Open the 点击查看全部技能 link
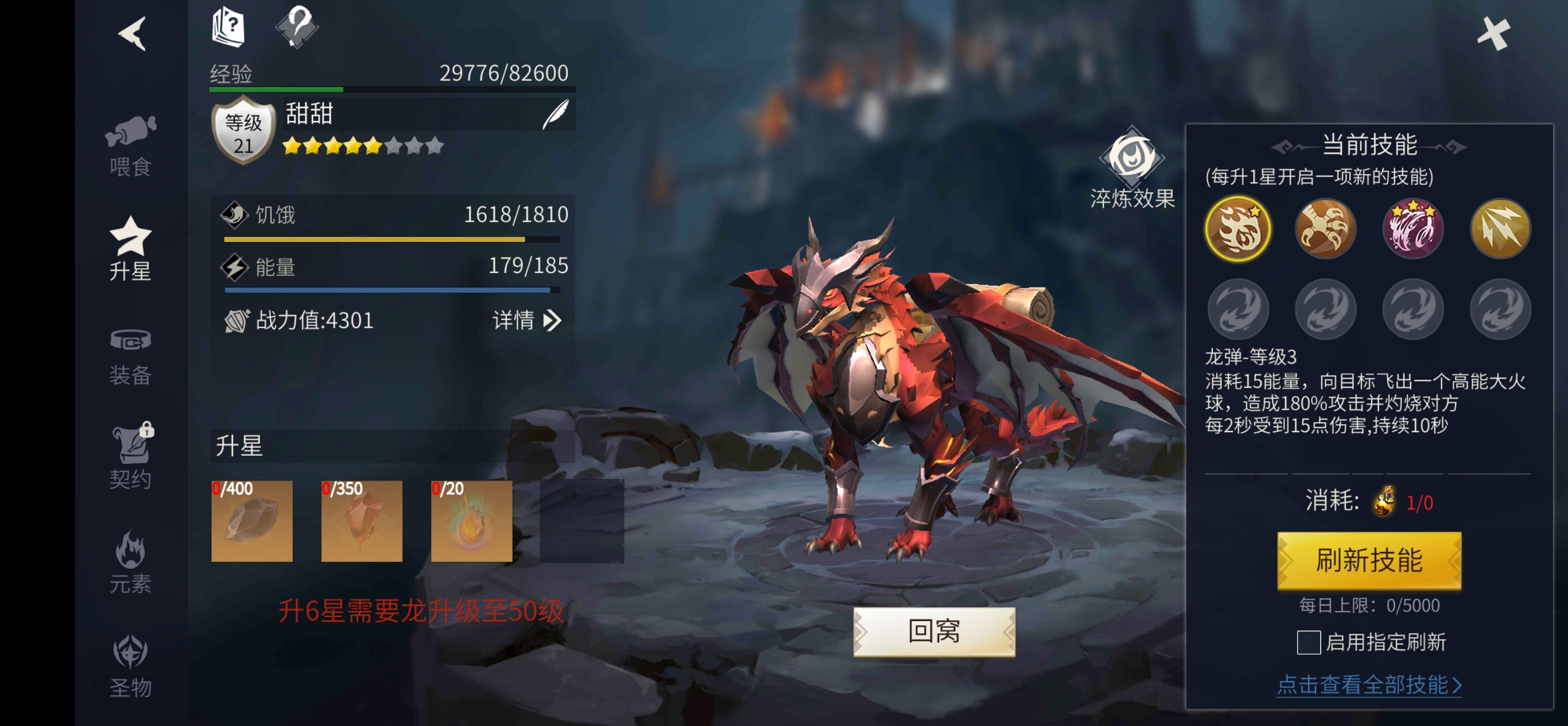 [1369, 685]
